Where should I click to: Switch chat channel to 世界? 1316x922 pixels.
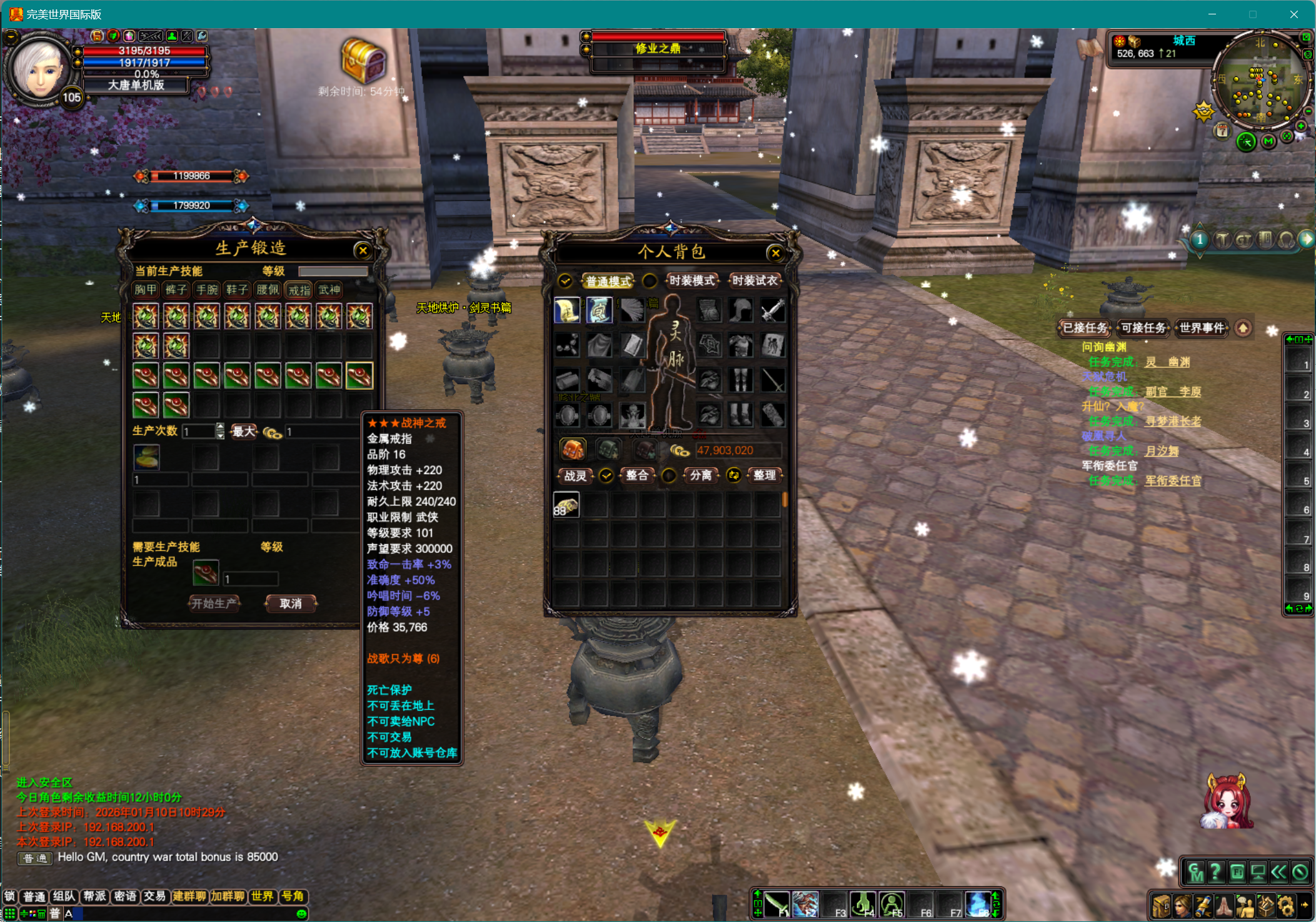[262, 896]
